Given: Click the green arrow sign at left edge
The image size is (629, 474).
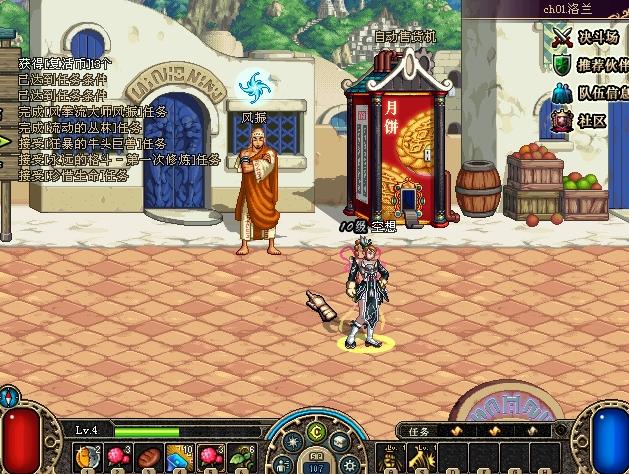Looking at the screenshot, I should tap(5, 141).
